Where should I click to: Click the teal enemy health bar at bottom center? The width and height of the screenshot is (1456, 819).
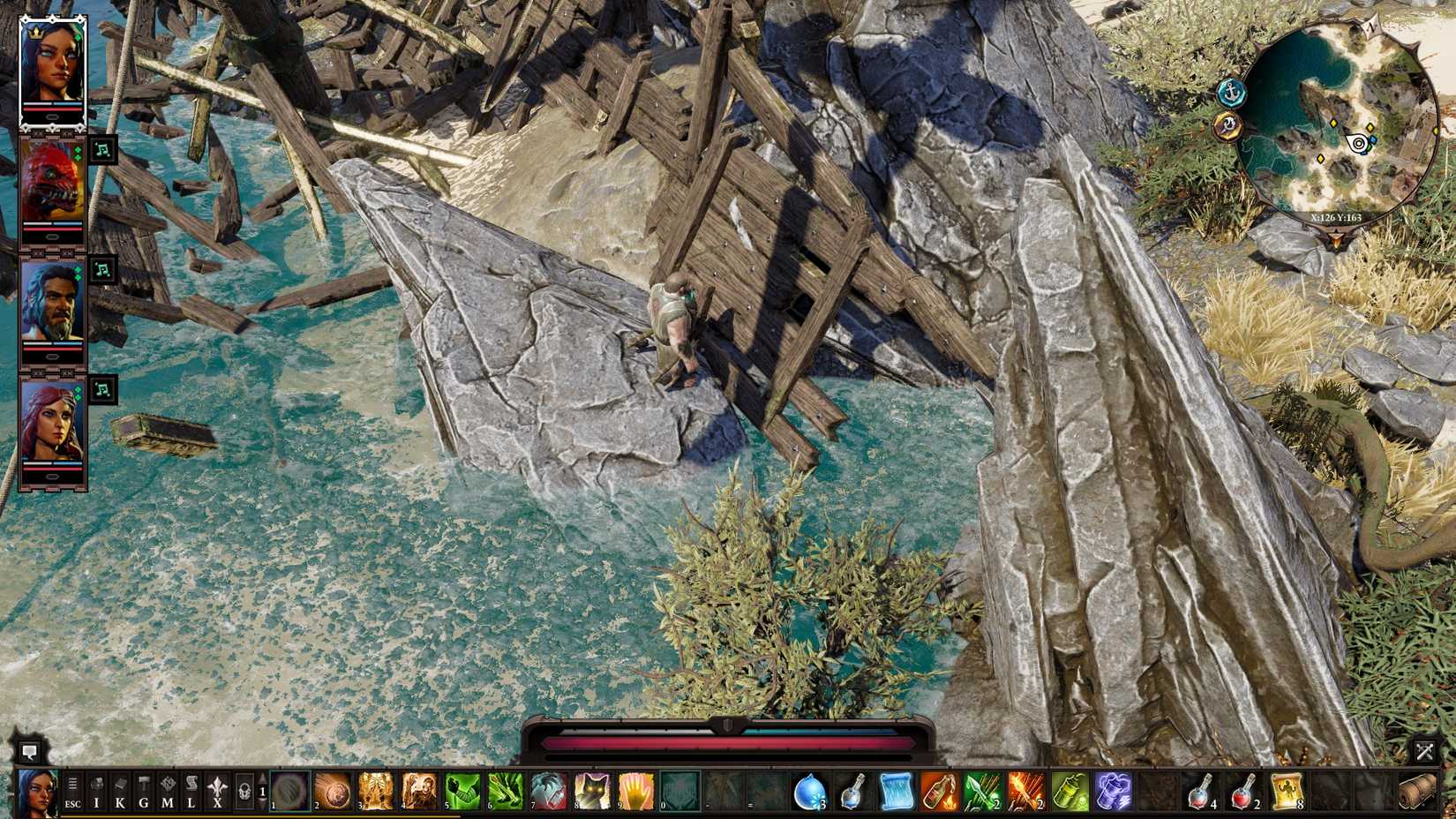(x=821, y=730)
